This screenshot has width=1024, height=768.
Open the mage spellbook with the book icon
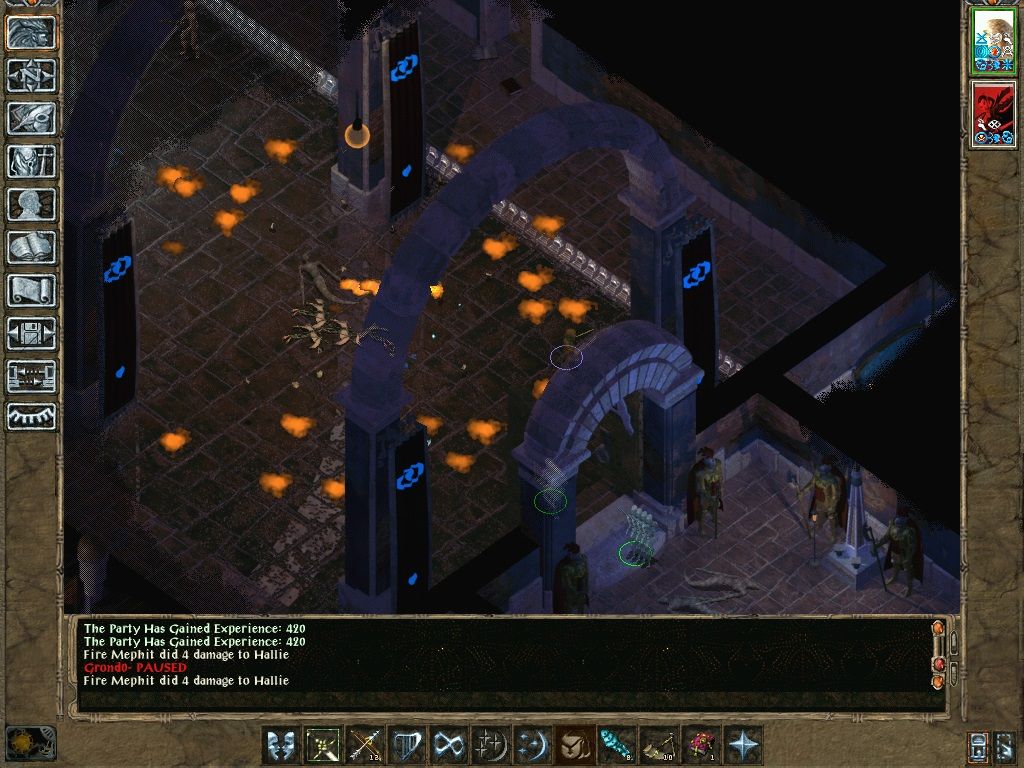pos(31,247)
